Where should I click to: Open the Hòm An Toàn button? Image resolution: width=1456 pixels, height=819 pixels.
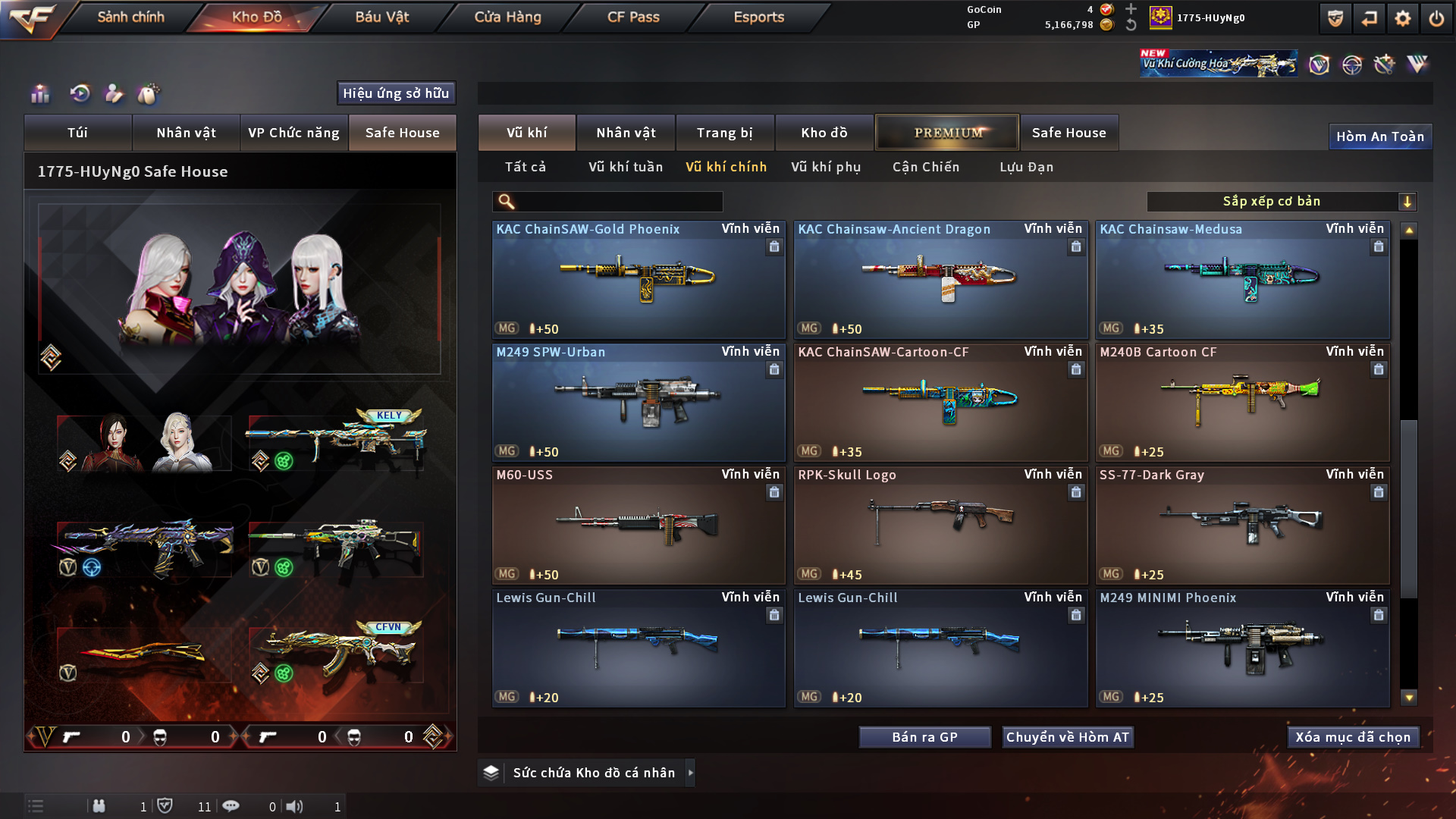[1379, 136]
